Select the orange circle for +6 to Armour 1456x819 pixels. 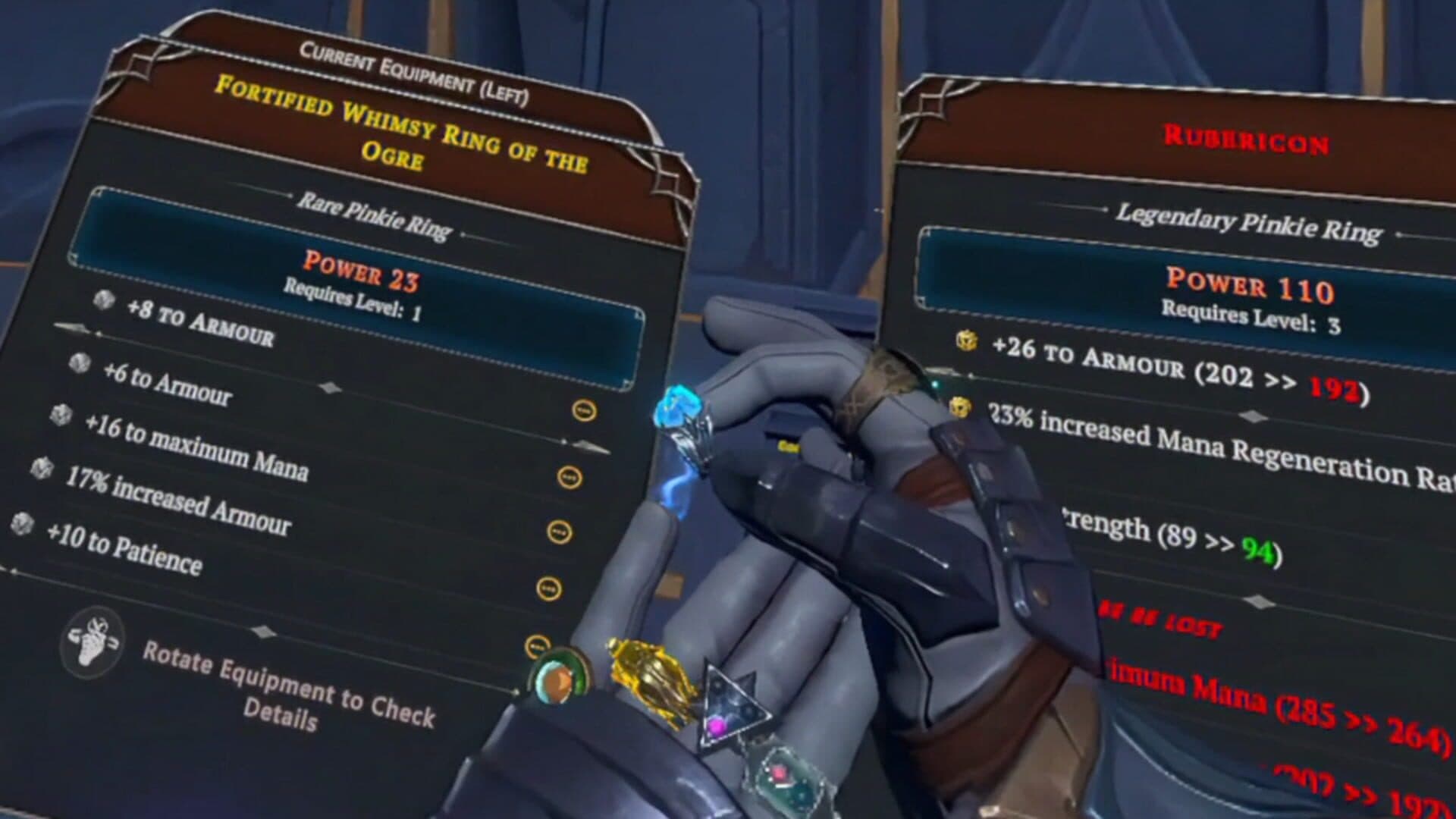tap(569, 477)
